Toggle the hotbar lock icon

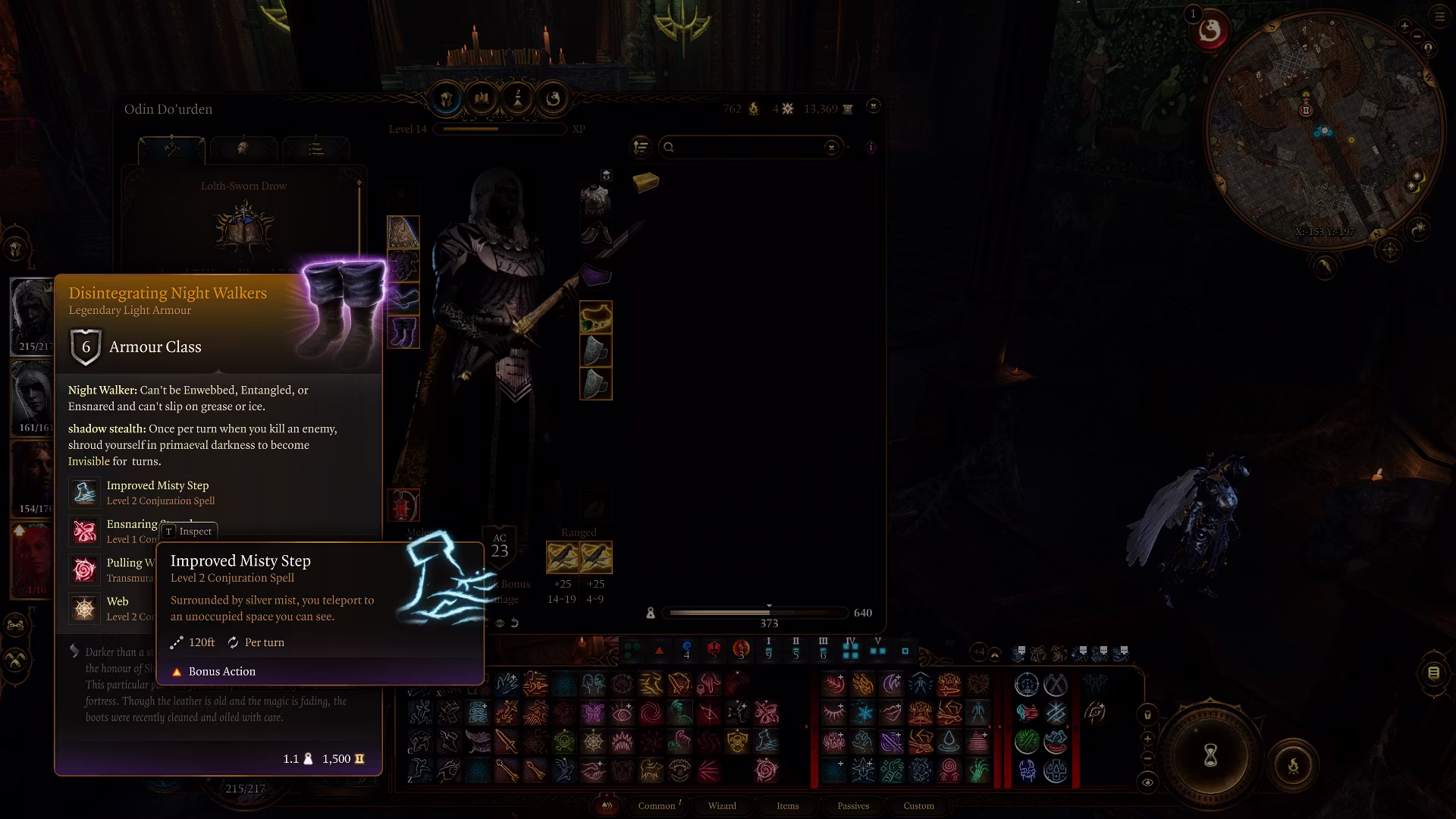pos(1147,714)
